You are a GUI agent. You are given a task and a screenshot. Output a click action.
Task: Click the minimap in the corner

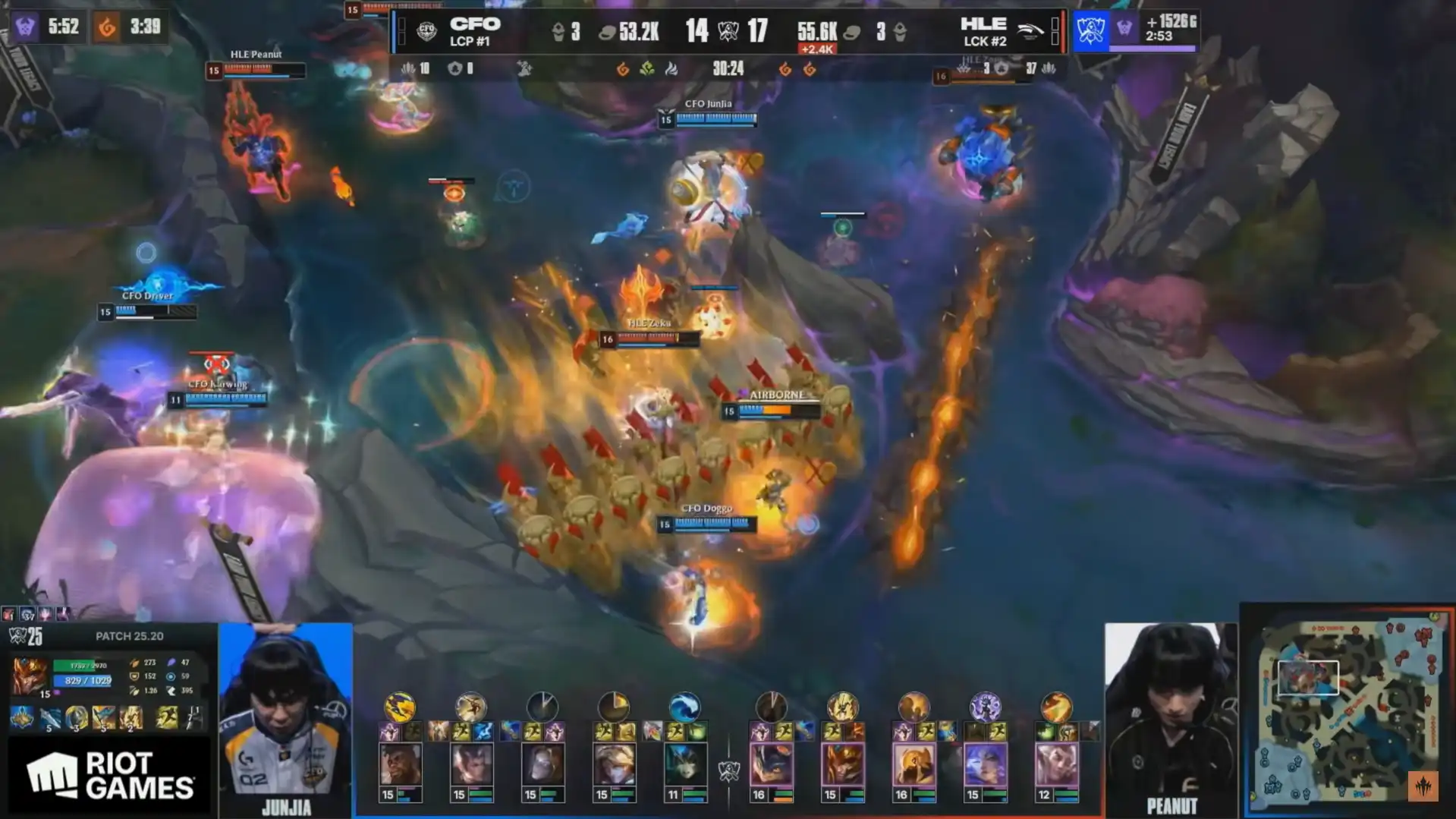1348,710
